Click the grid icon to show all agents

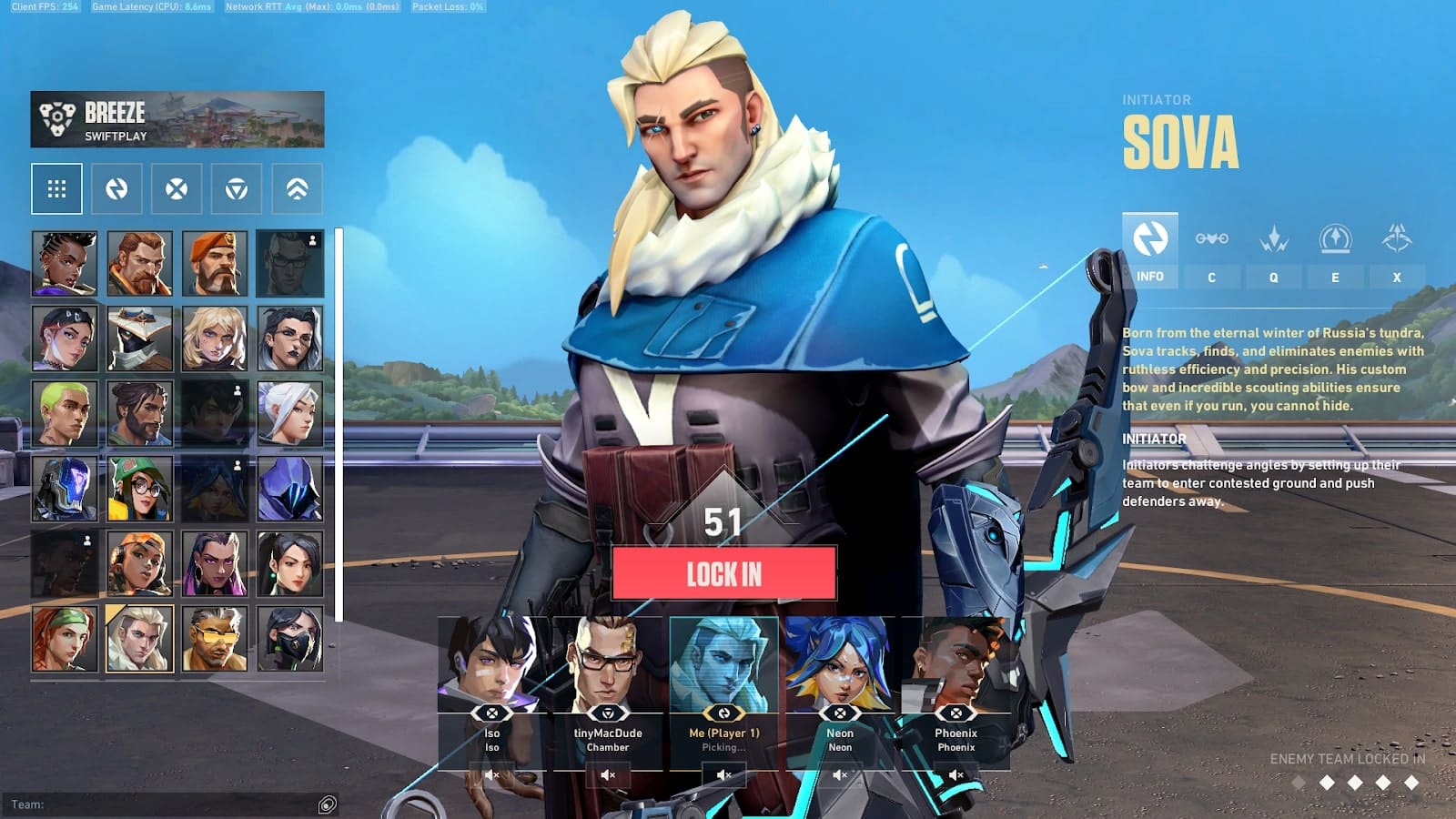(x=56, y=188)
